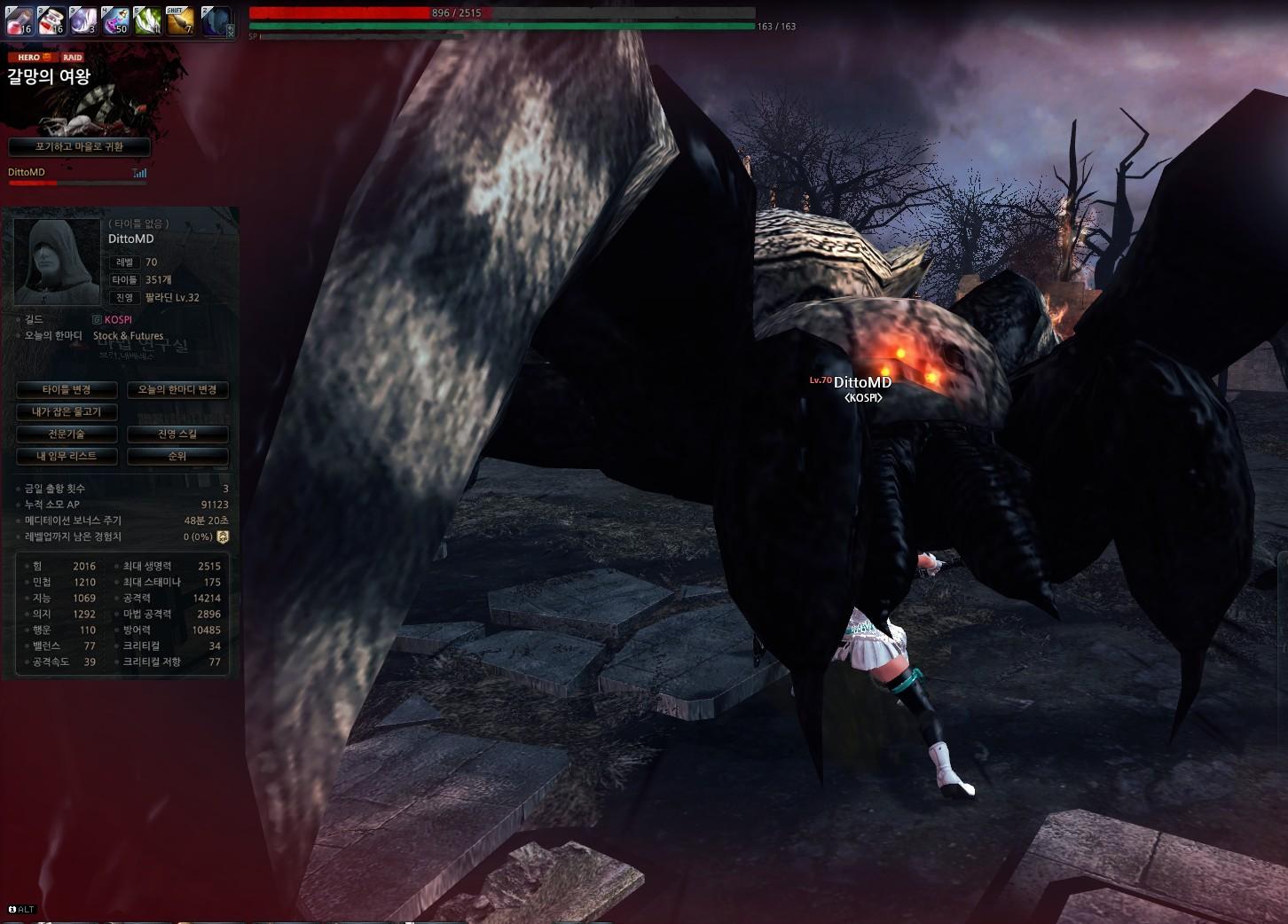Screen dimensions: 1288x924
Task: Select the 오늘의 한마디 변경 button
Action: (177, 390)
